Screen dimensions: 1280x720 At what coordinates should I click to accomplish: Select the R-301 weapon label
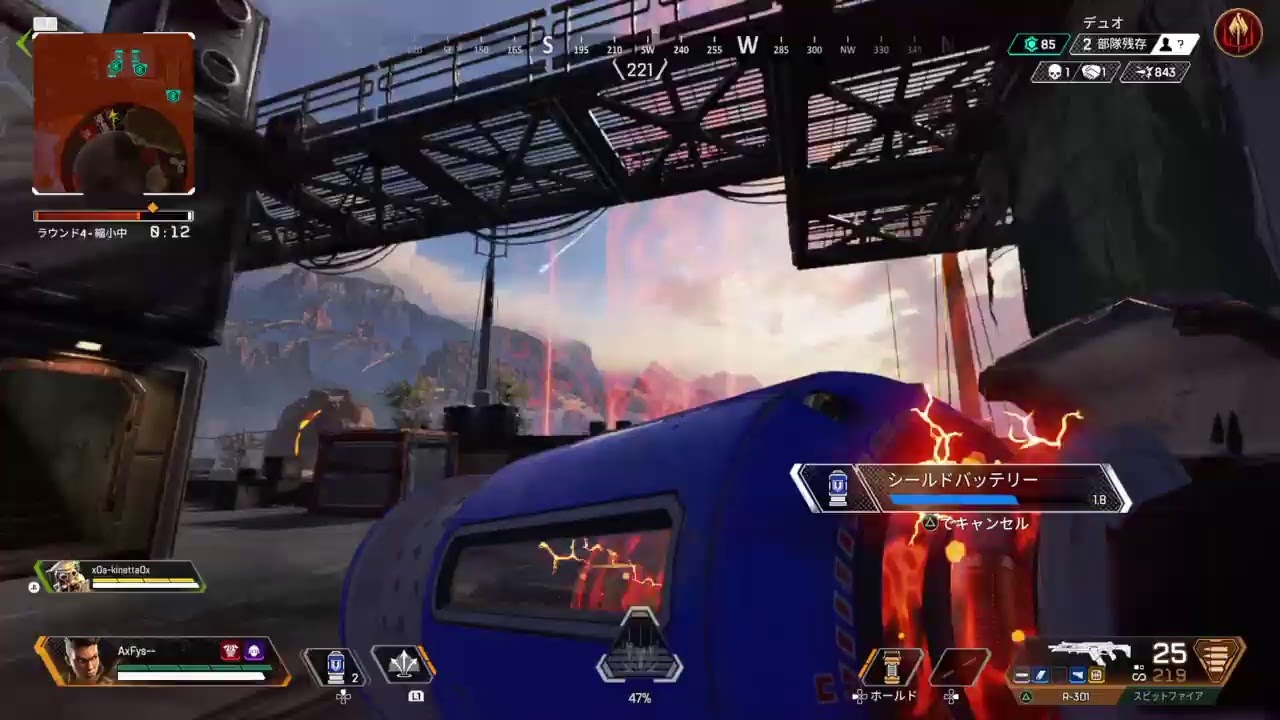click(x=1073, y=696)
